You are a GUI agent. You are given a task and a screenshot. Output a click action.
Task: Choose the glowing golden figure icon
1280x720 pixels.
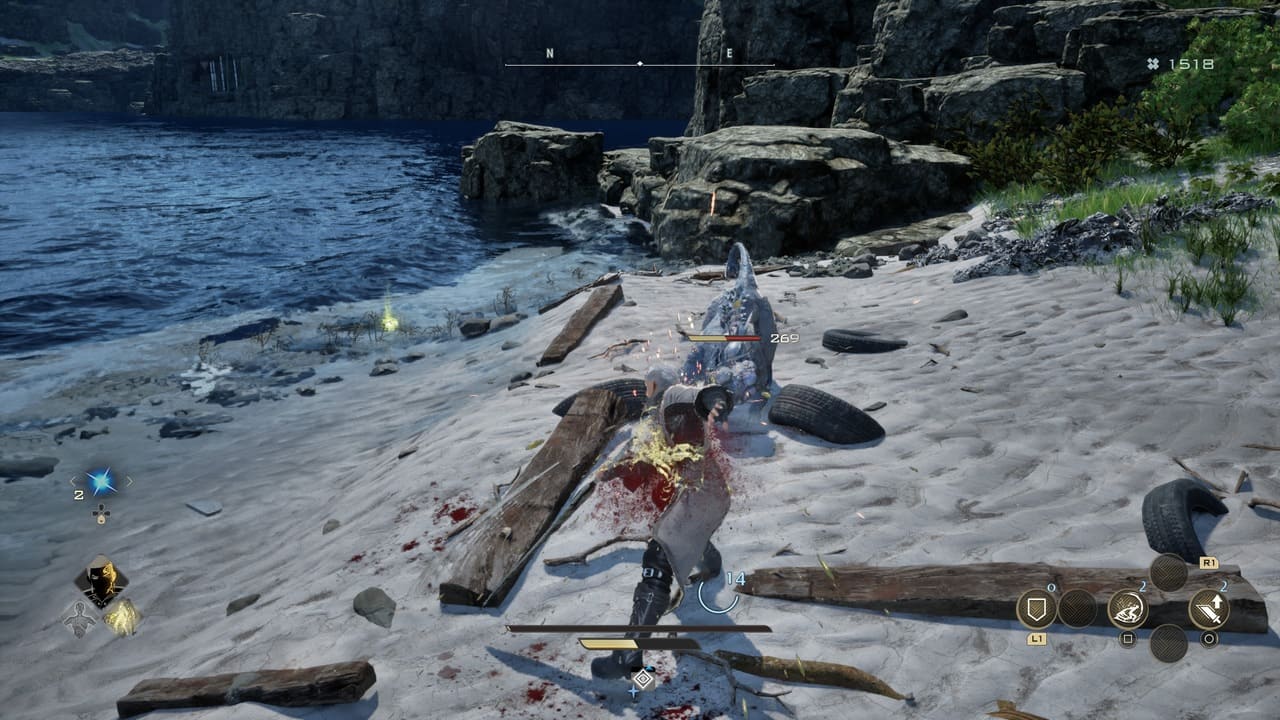(x=122, y=617)
